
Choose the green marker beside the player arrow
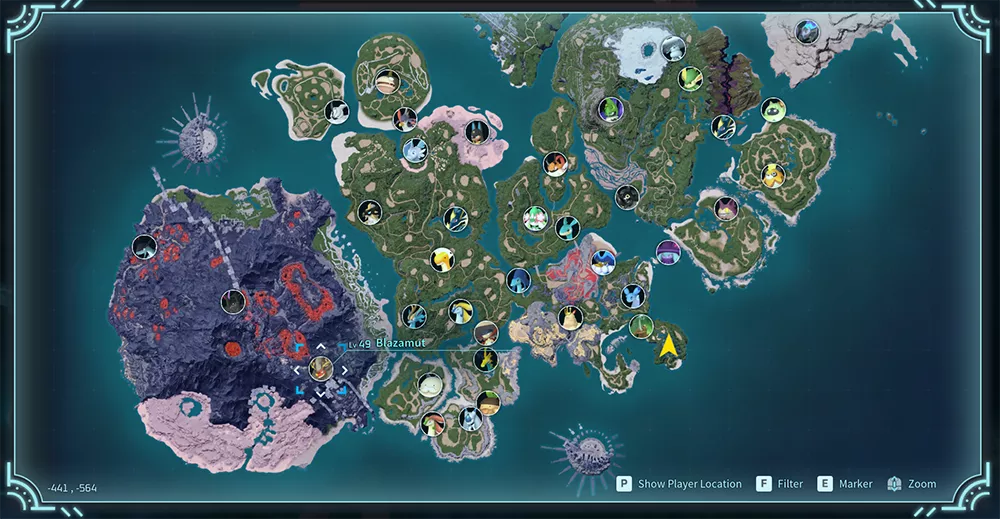(641, 327)
